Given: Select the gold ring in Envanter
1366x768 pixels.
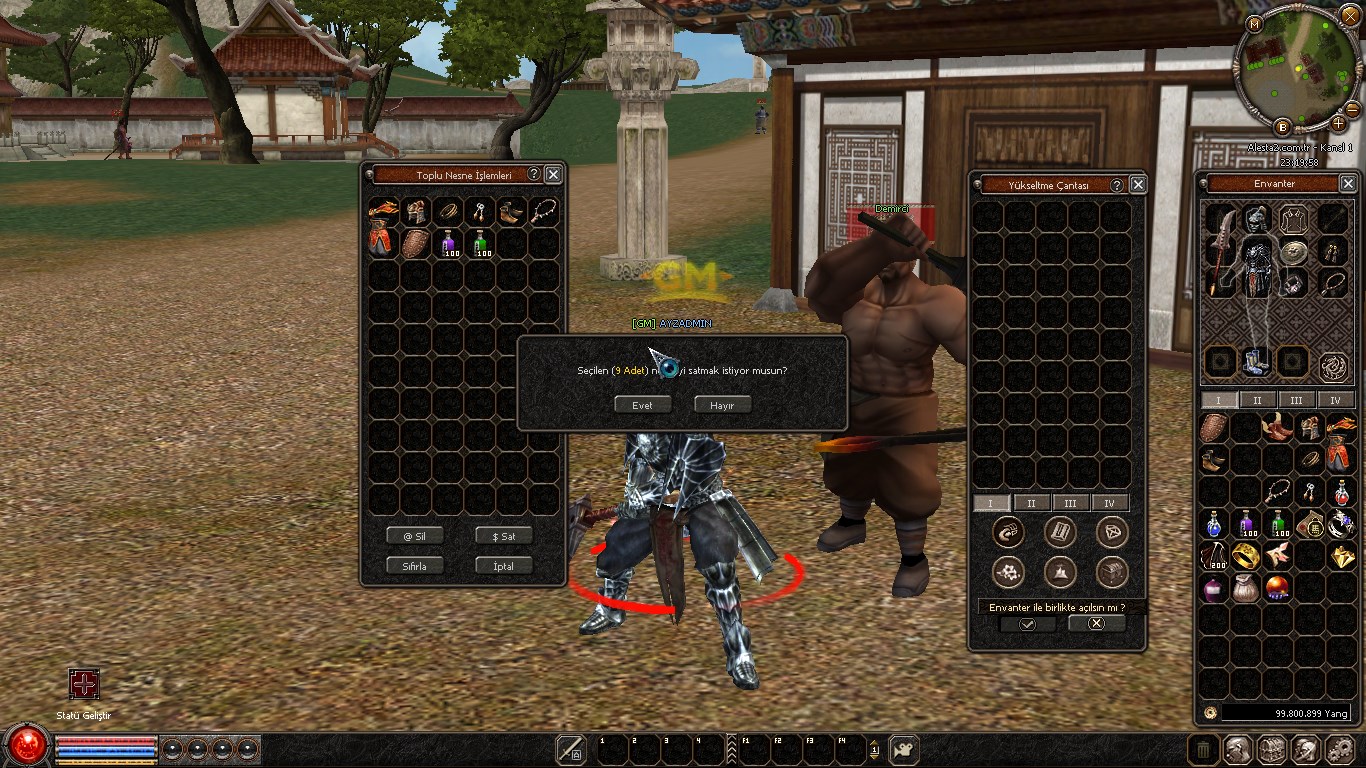Looking at the screenshot, I should click(x=1246, y=556).
